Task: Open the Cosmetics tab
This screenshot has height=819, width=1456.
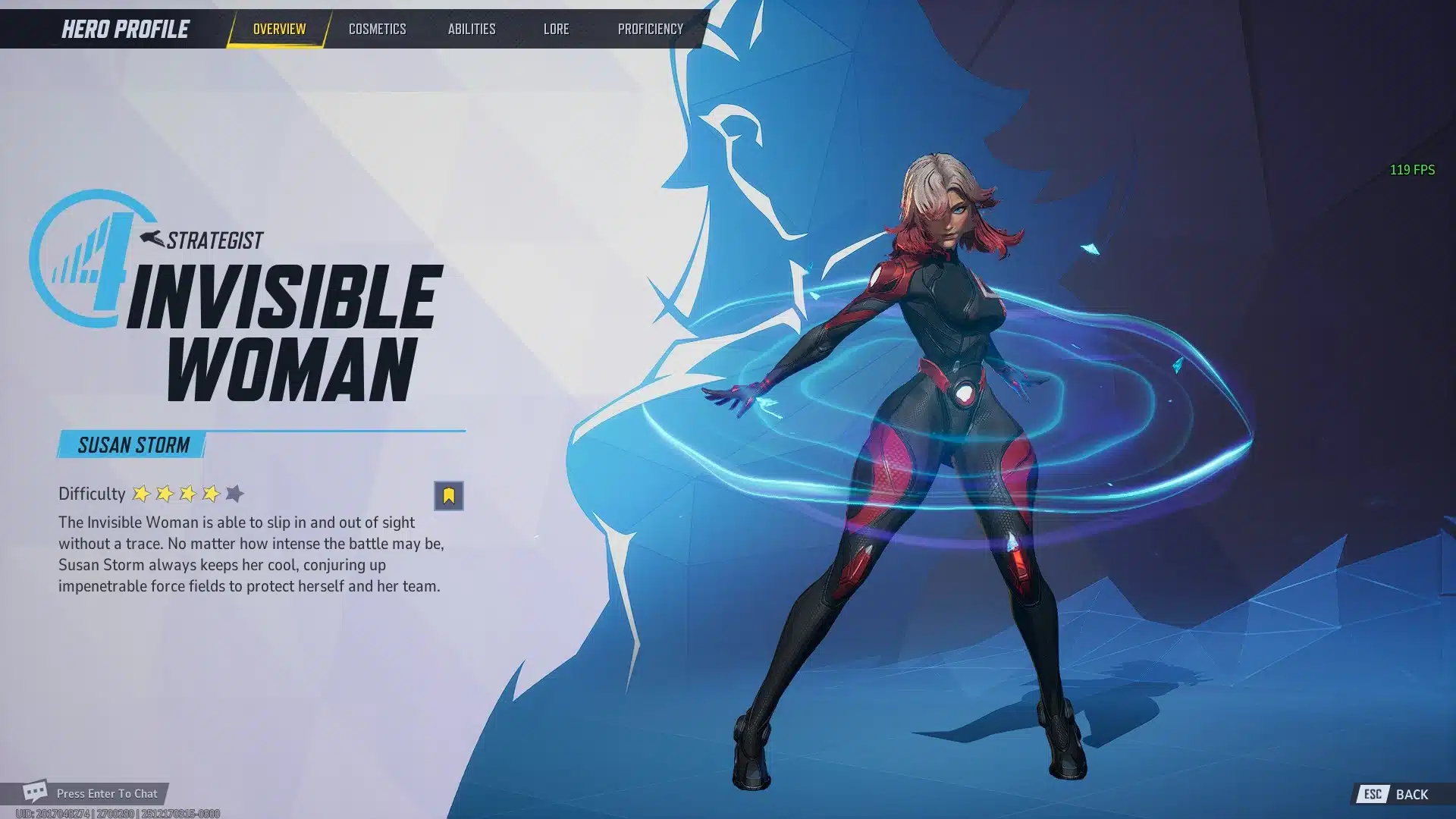Action: (377, 30)
